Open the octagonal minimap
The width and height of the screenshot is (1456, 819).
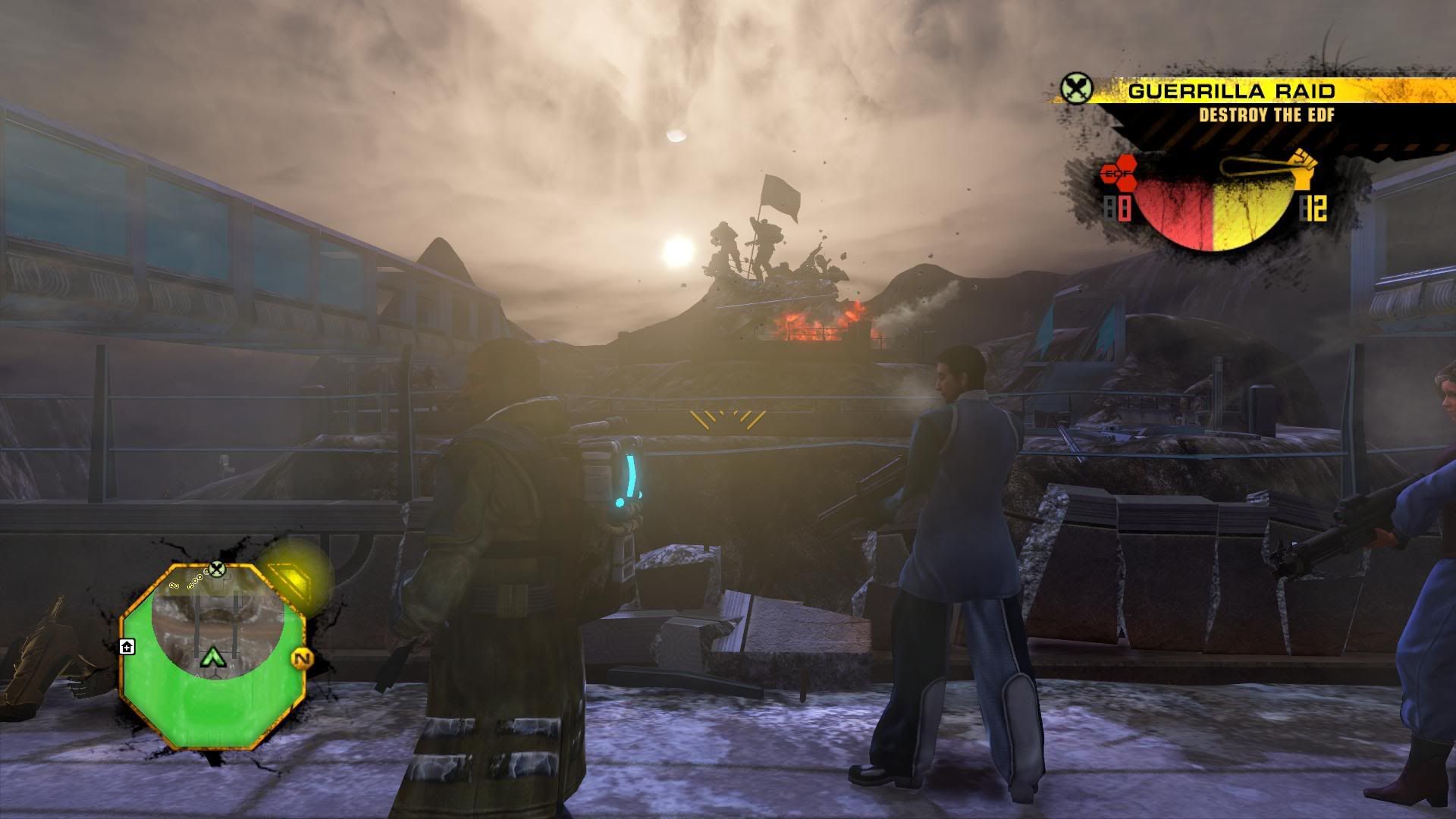coord(213,656)
